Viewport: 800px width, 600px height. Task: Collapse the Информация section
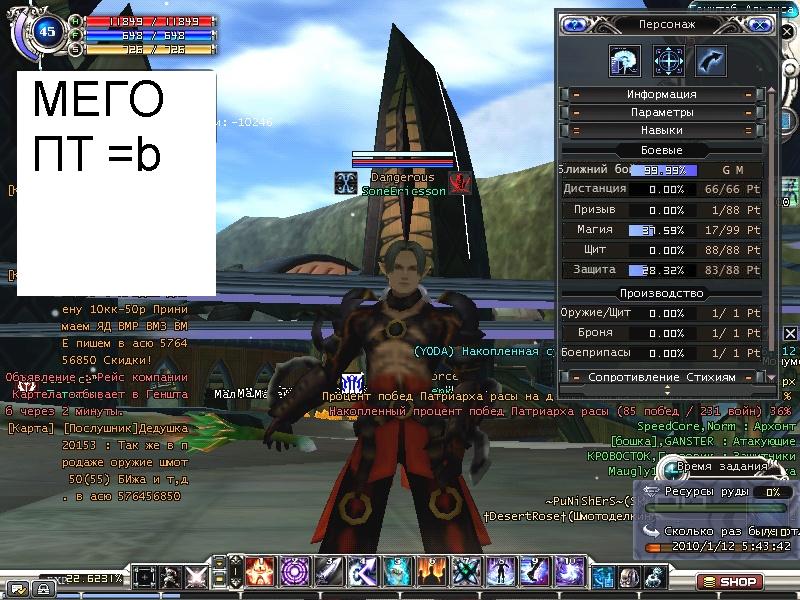662,95
